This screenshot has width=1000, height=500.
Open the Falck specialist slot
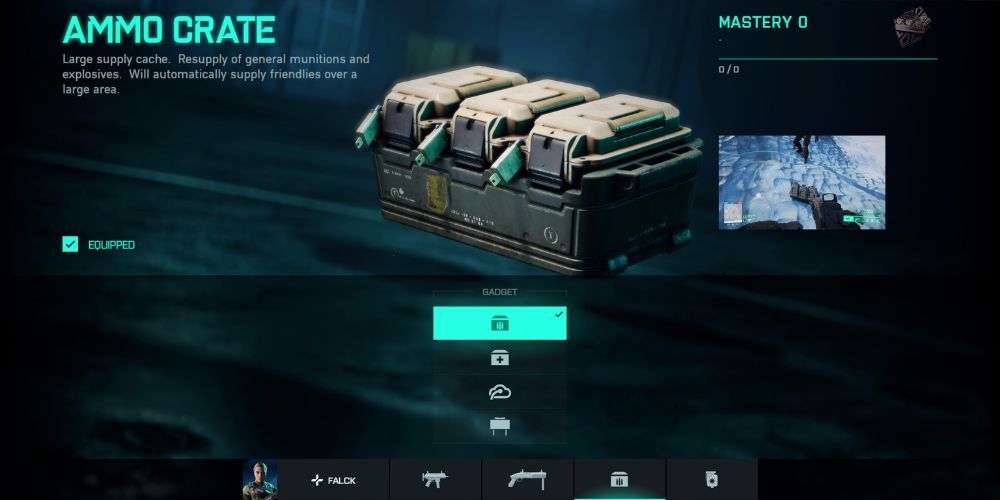[334, 480]
